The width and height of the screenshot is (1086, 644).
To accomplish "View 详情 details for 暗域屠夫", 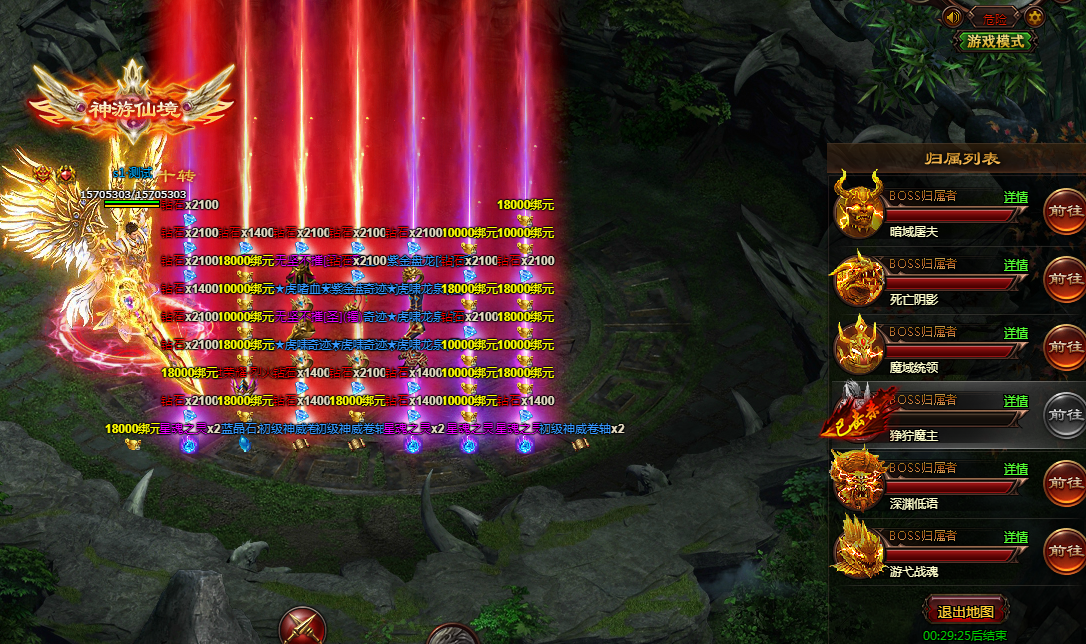I will pyautogui.click(x=1016, y=197).
